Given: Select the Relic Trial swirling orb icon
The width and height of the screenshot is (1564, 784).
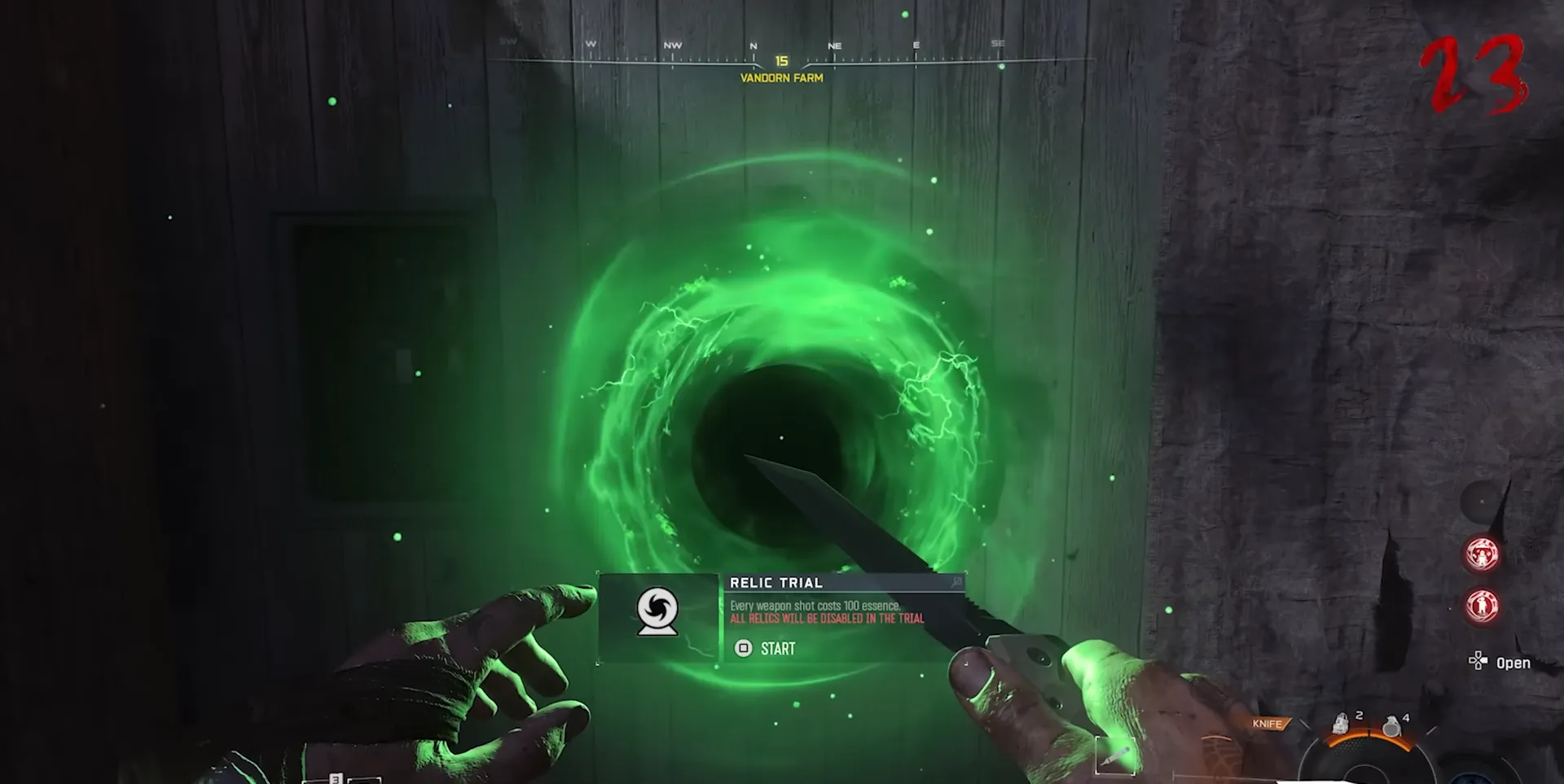Looking at the screenshot, I should point(657,611).
